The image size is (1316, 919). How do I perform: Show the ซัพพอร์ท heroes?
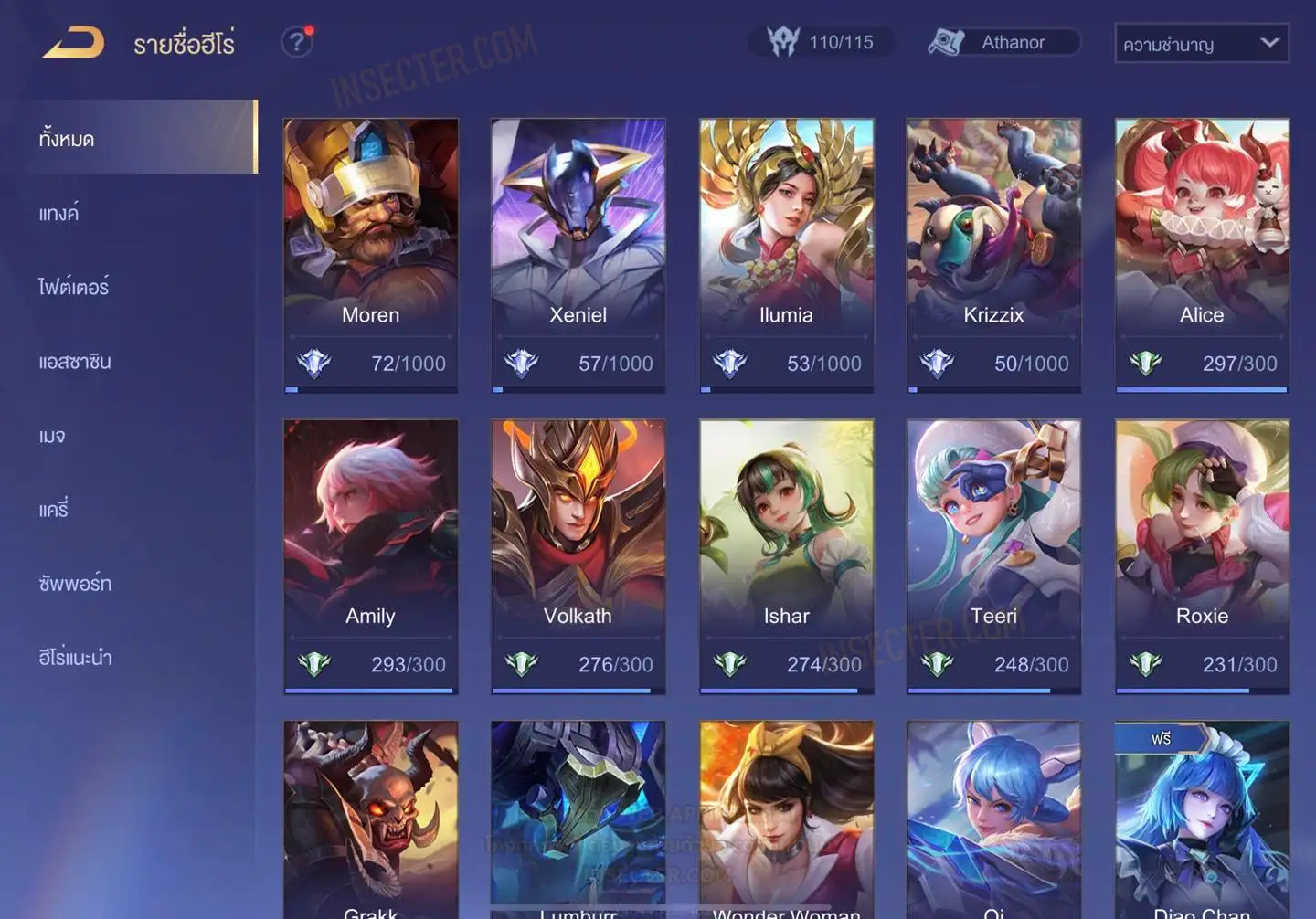[x=75, y=584]
